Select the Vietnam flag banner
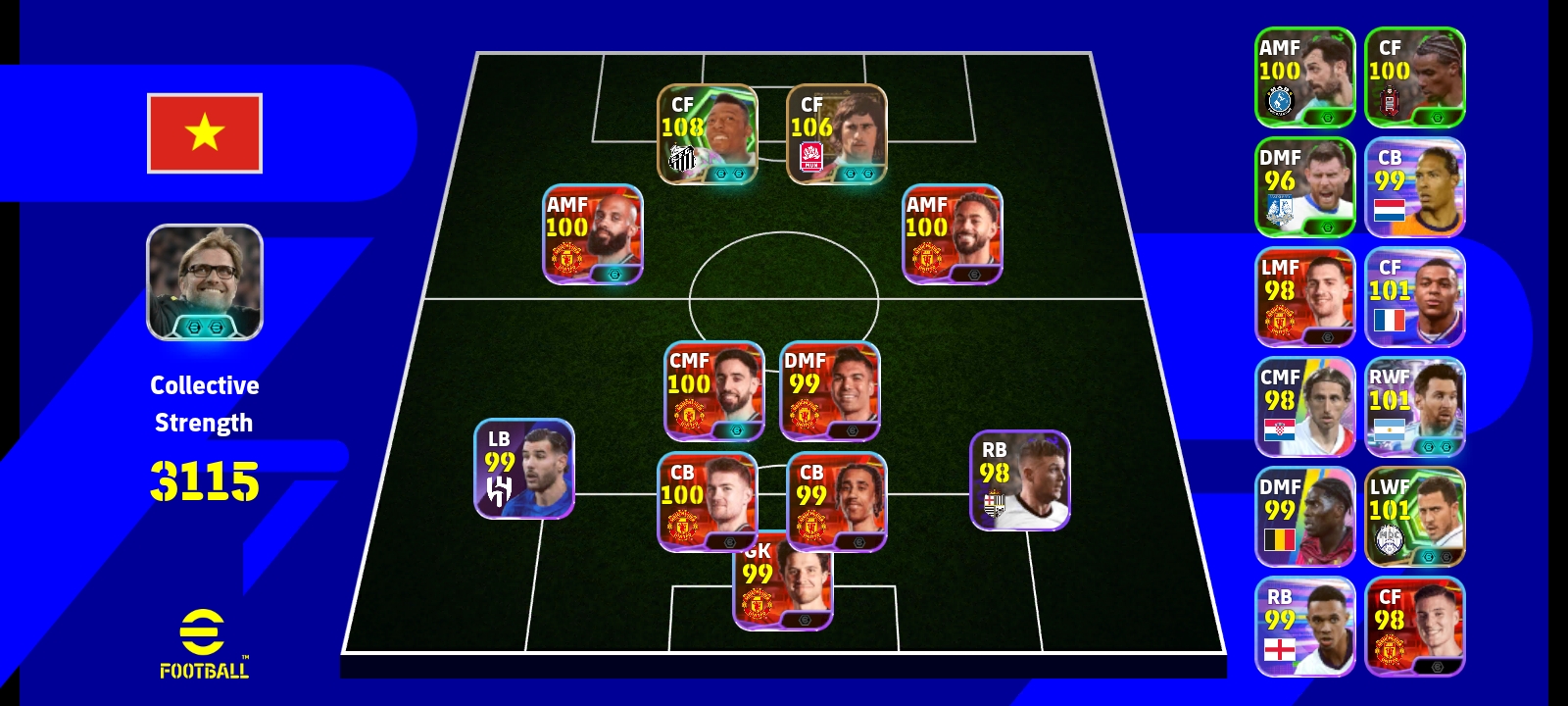Screen dimensions: 1568x706 click(204, 132)
